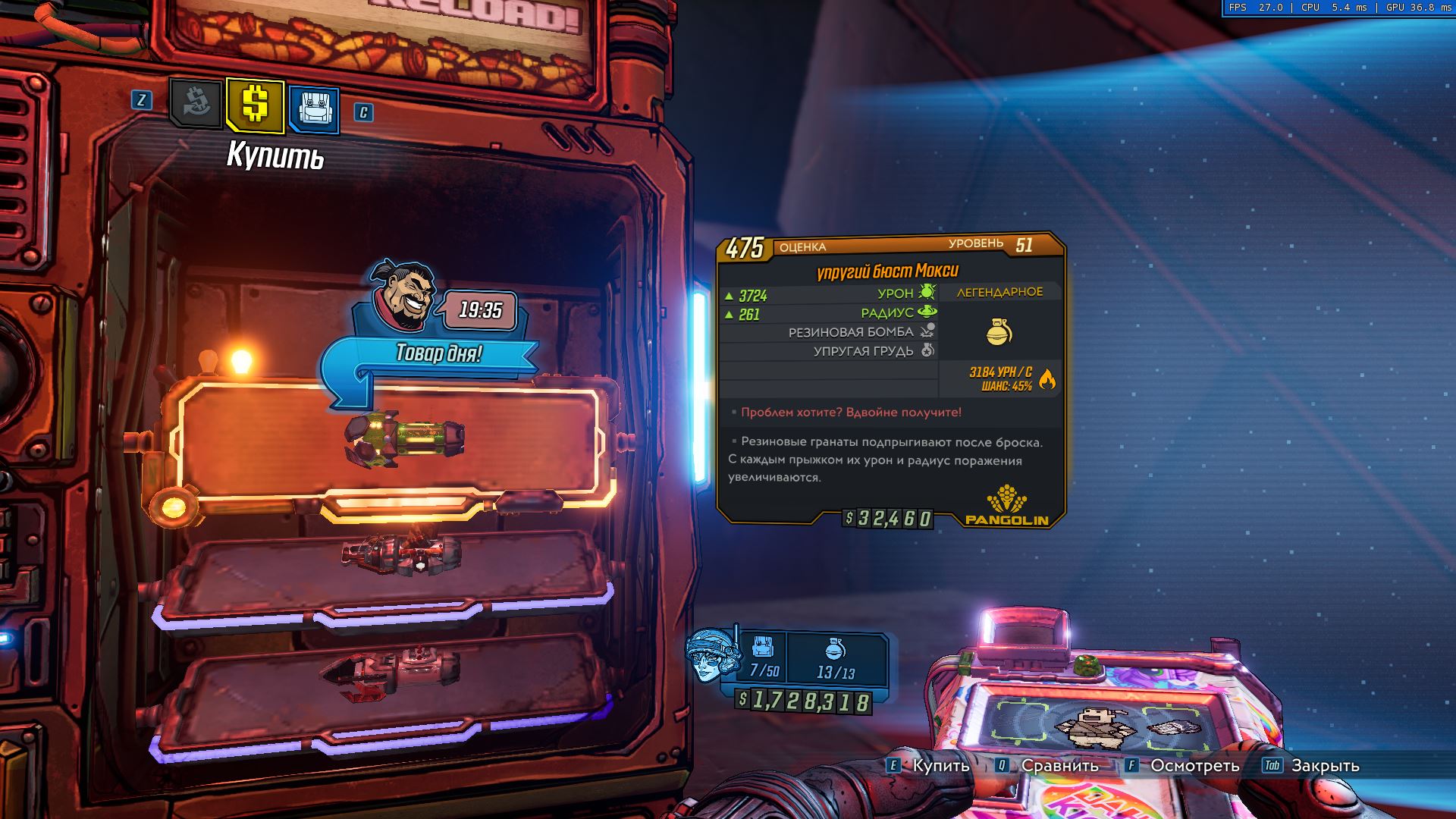Choose the Сравнить compare option
The width and height of the screenshot is (1456, 819).
coord(1059,765)
